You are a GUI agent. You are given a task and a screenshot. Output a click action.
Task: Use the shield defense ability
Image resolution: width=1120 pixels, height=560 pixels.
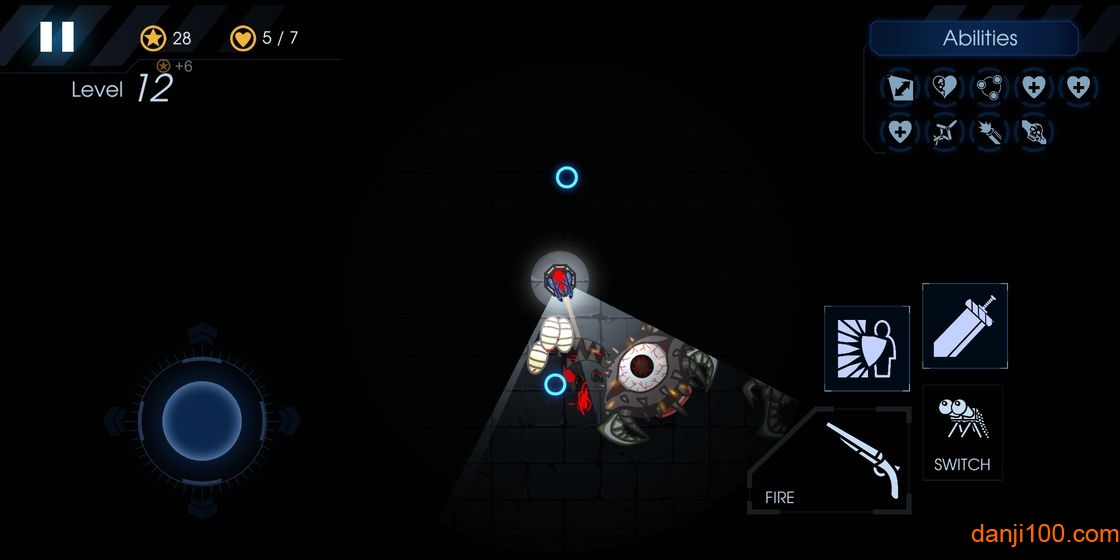[x=867, y=348]
